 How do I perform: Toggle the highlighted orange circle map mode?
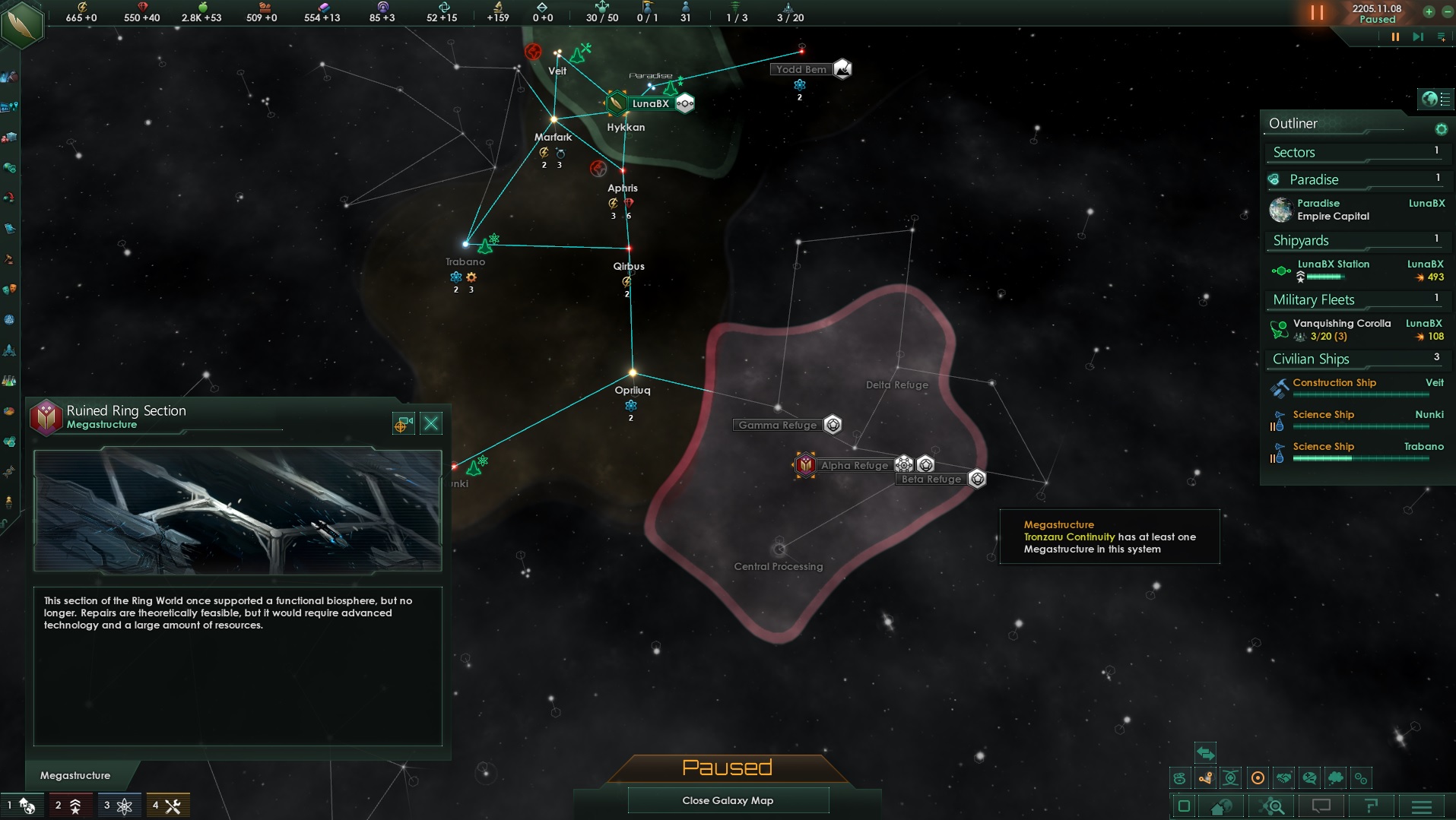point(1258,777)
